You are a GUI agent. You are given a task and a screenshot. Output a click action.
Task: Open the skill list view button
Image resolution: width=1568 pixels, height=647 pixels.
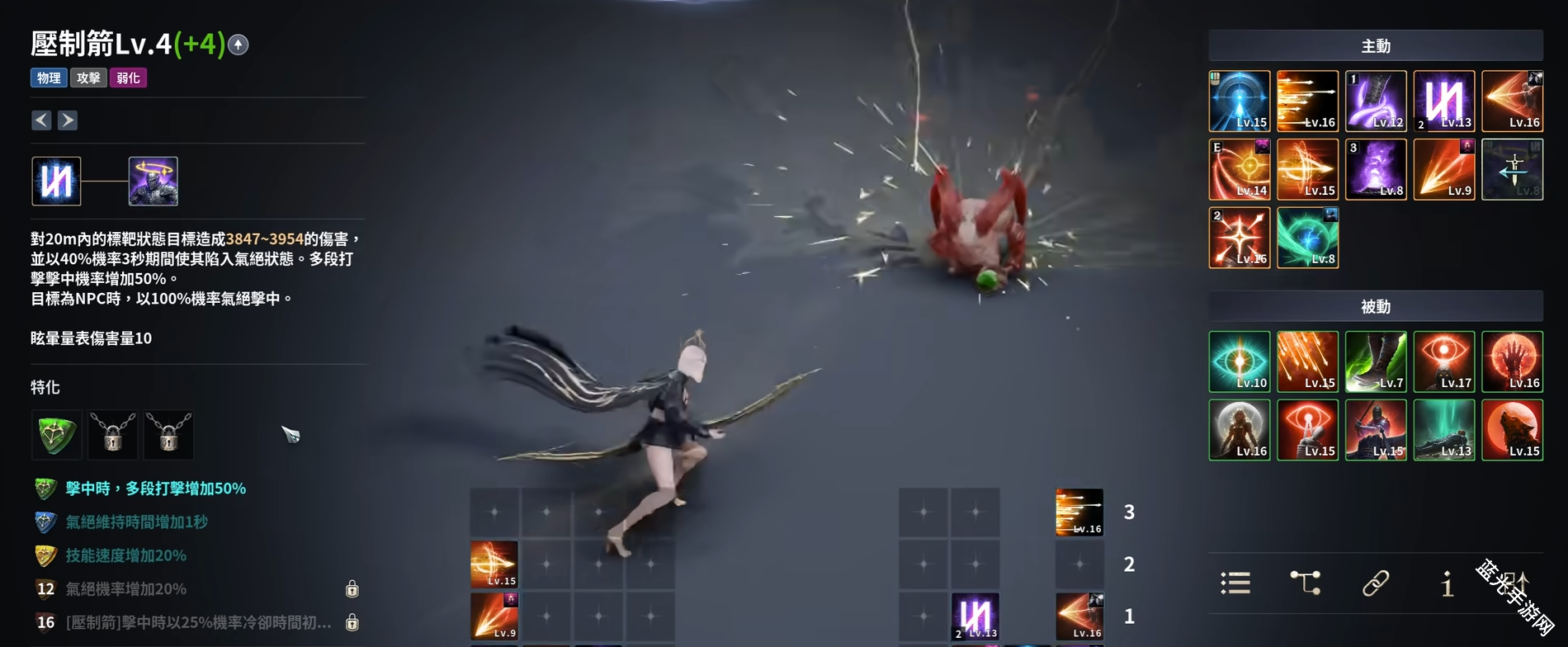[x=1235, y=583]
